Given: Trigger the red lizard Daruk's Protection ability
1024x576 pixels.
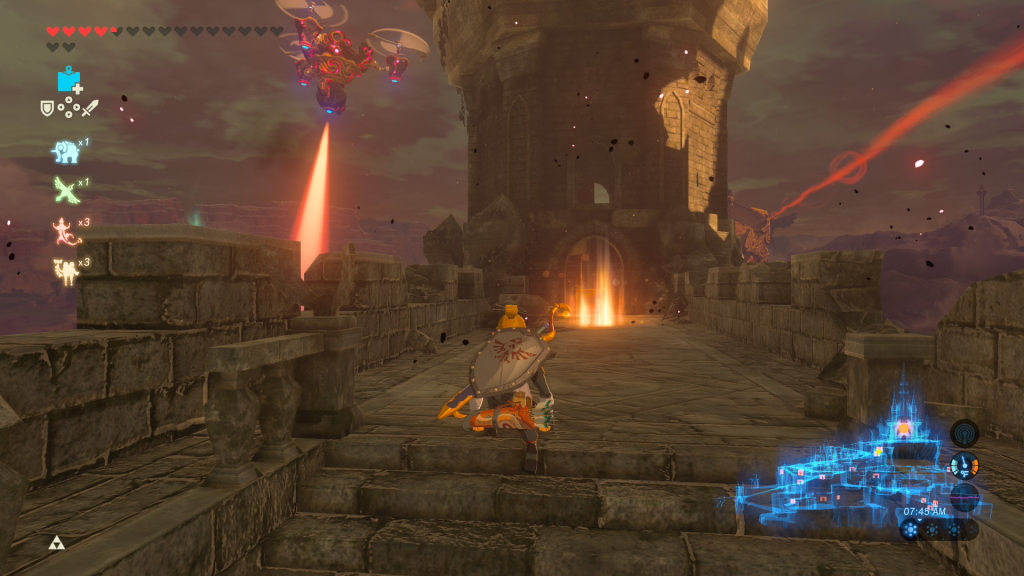Looking at the screenshot, I should pyautogui.click(x=66, y=231).
